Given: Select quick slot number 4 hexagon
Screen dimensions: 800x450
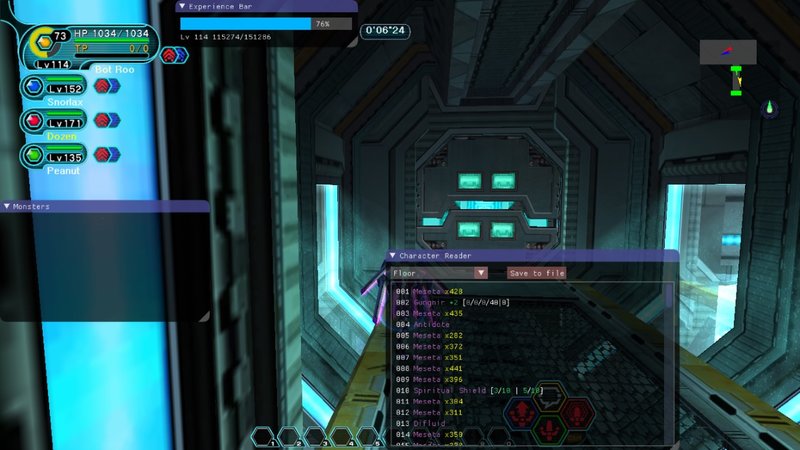Looking at the screenshot, I should tap(341, 437).
